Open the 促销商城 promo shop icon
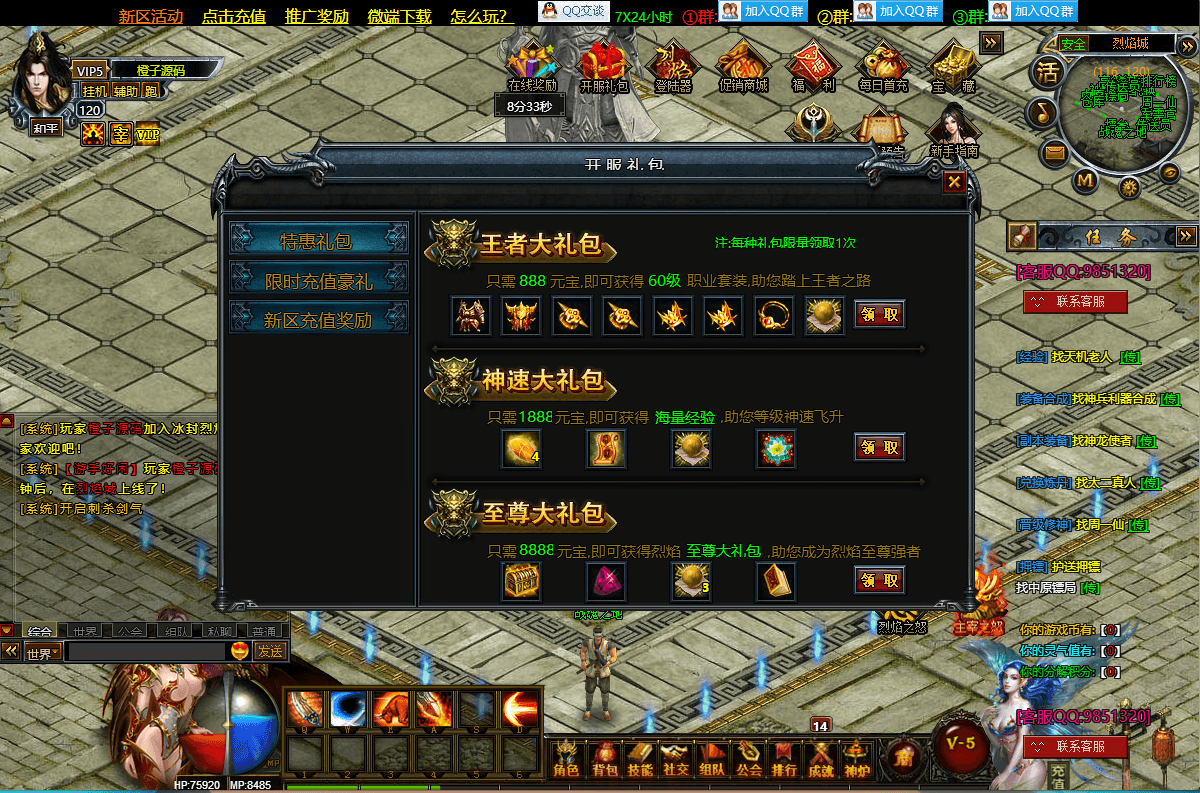The width and height of the screenshot is (1200, 793). pos(743,65)
